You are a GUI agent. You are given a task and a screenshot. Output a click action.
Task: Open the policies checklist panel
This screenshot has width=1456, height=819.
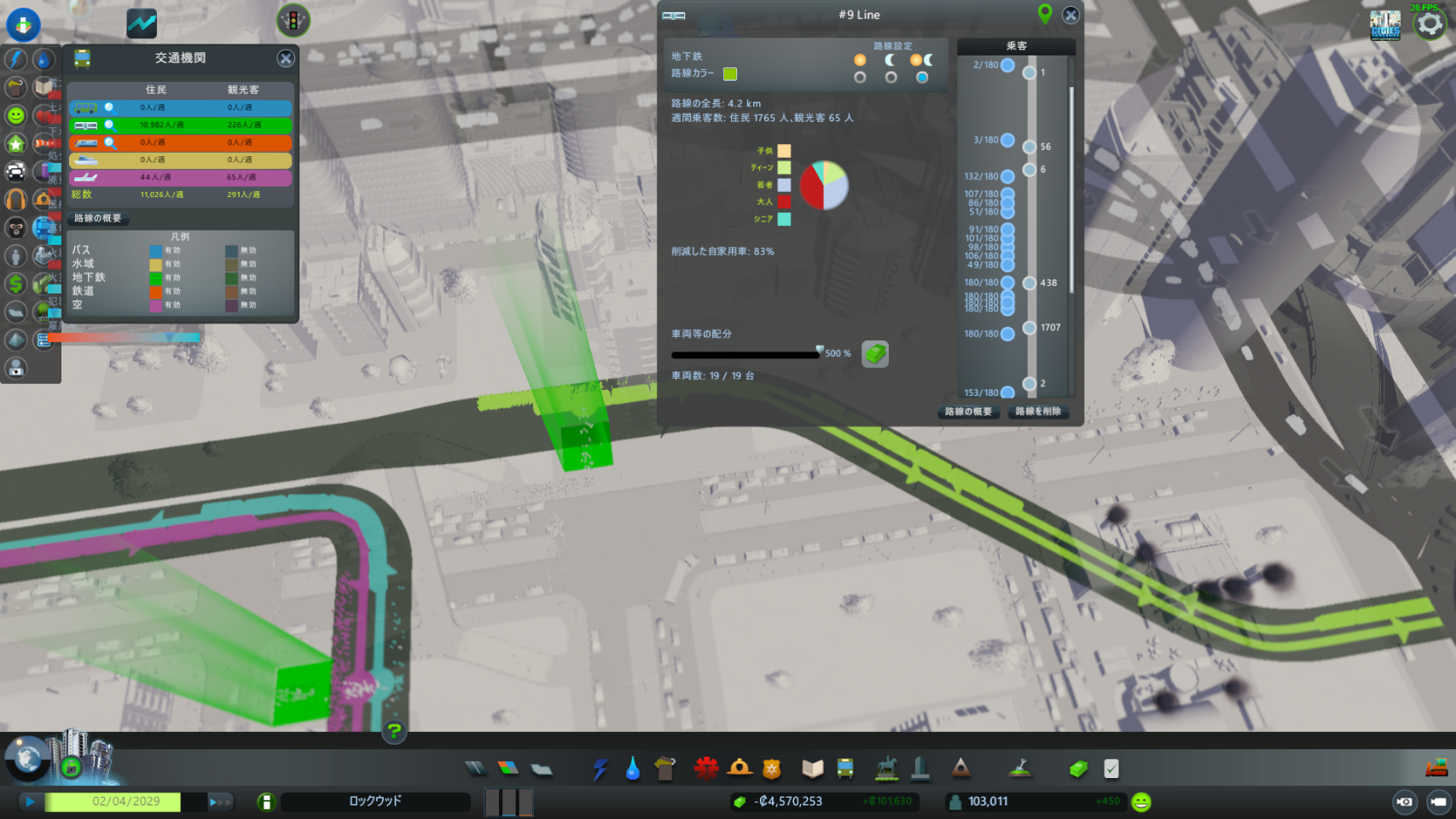(1111, 769)
